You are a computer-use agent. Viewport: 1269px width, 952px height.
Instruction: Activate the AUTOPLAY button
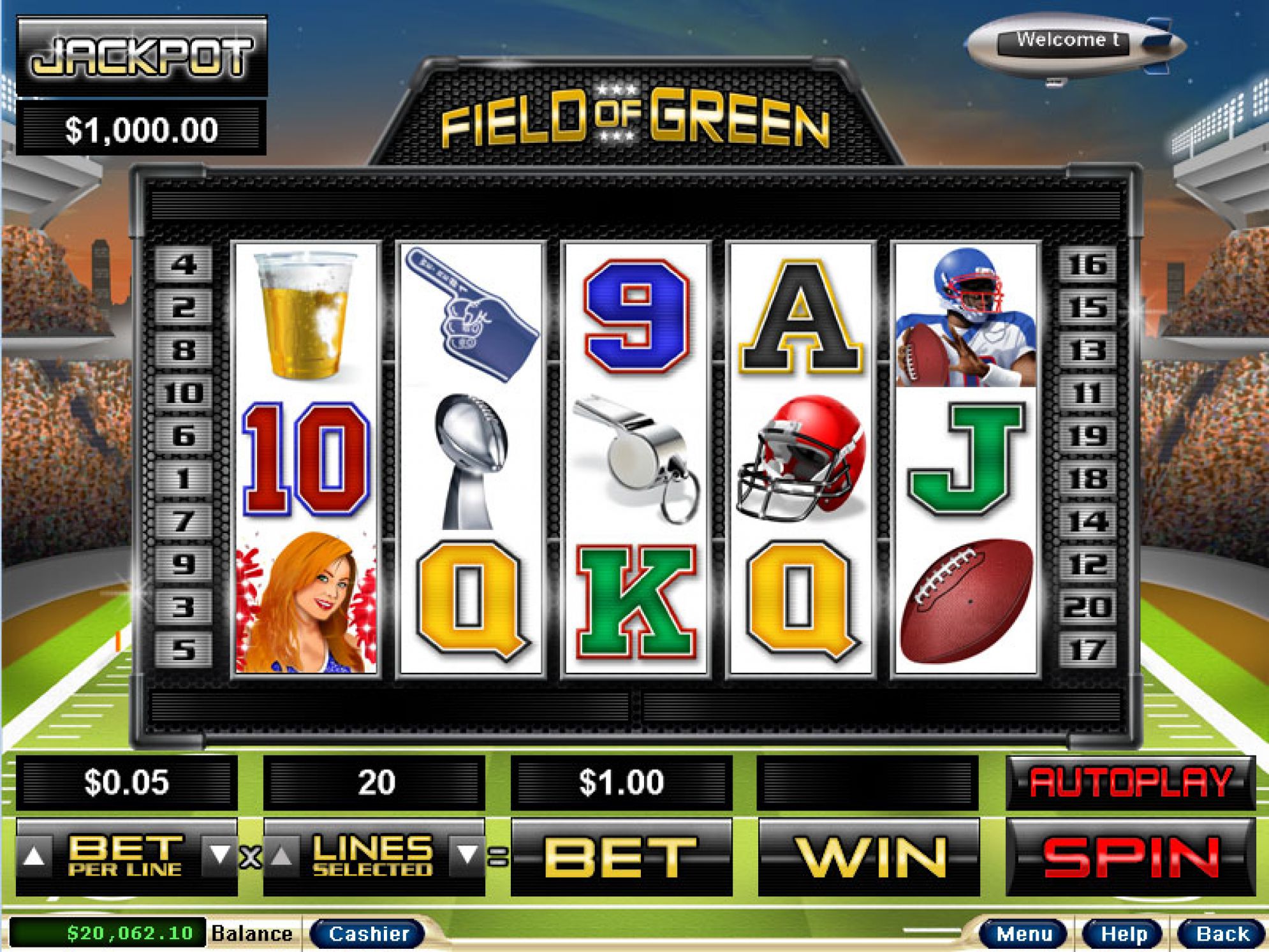[x=1130, y=782]
